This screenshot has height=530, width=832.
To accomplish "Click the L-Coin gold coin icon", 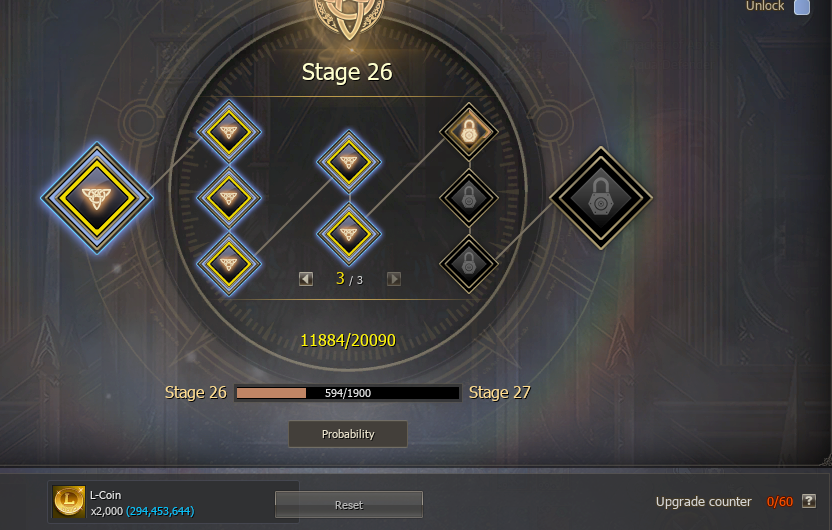I will click(x=69, y=501).
